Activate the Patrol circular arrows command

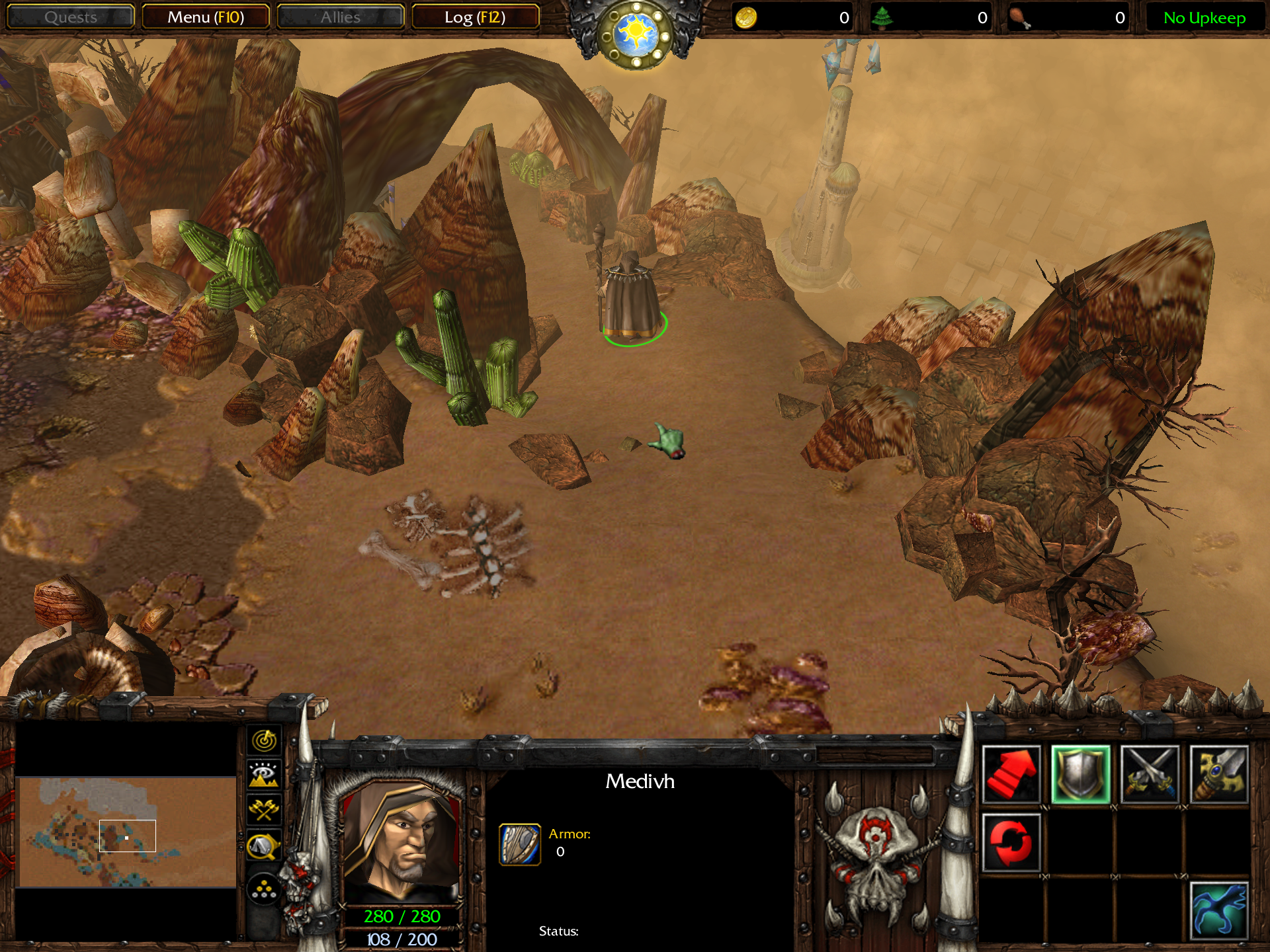click(1011, 843)
